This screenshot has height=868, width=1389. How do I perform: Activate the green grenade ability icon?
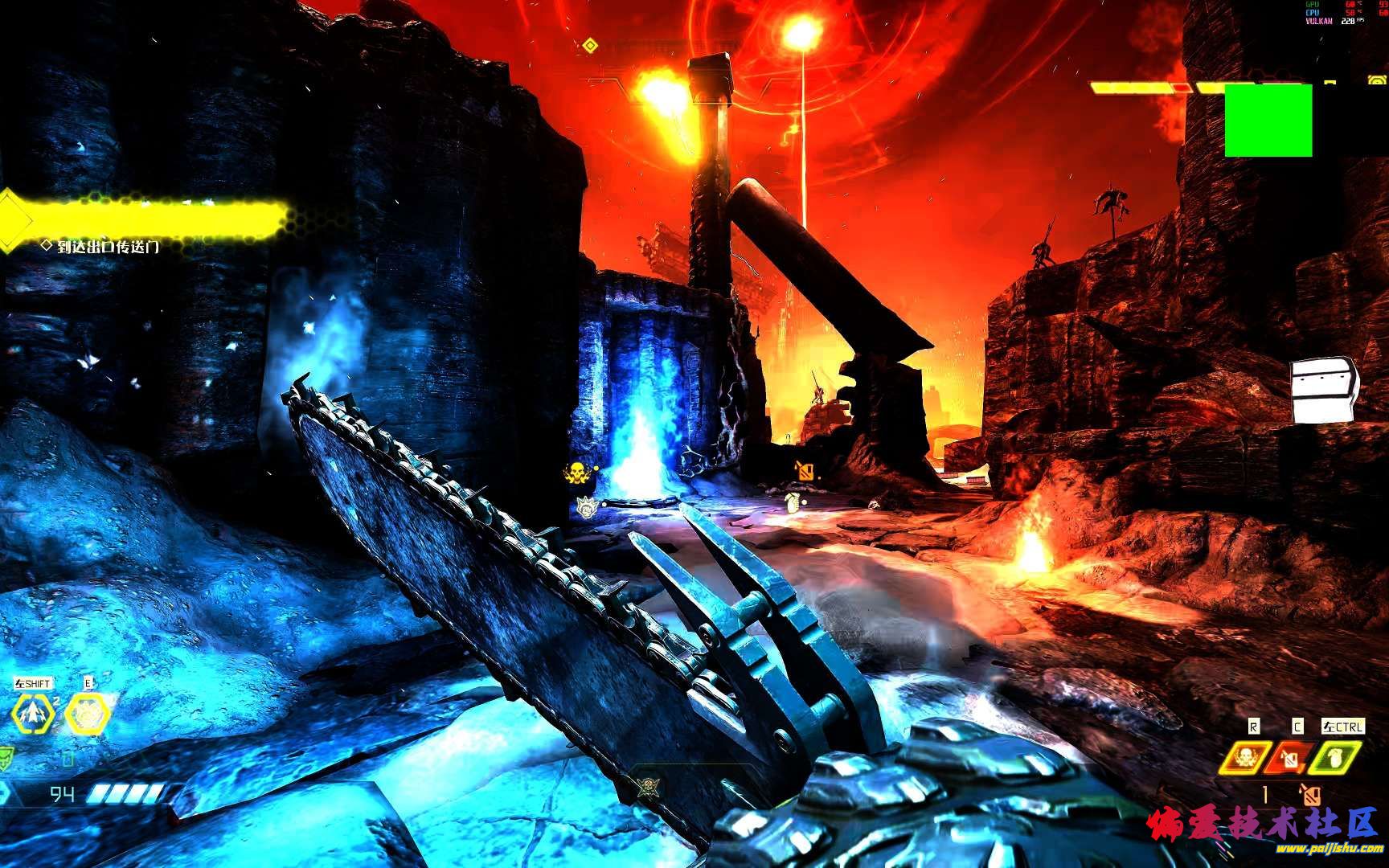coord(1336,758)
